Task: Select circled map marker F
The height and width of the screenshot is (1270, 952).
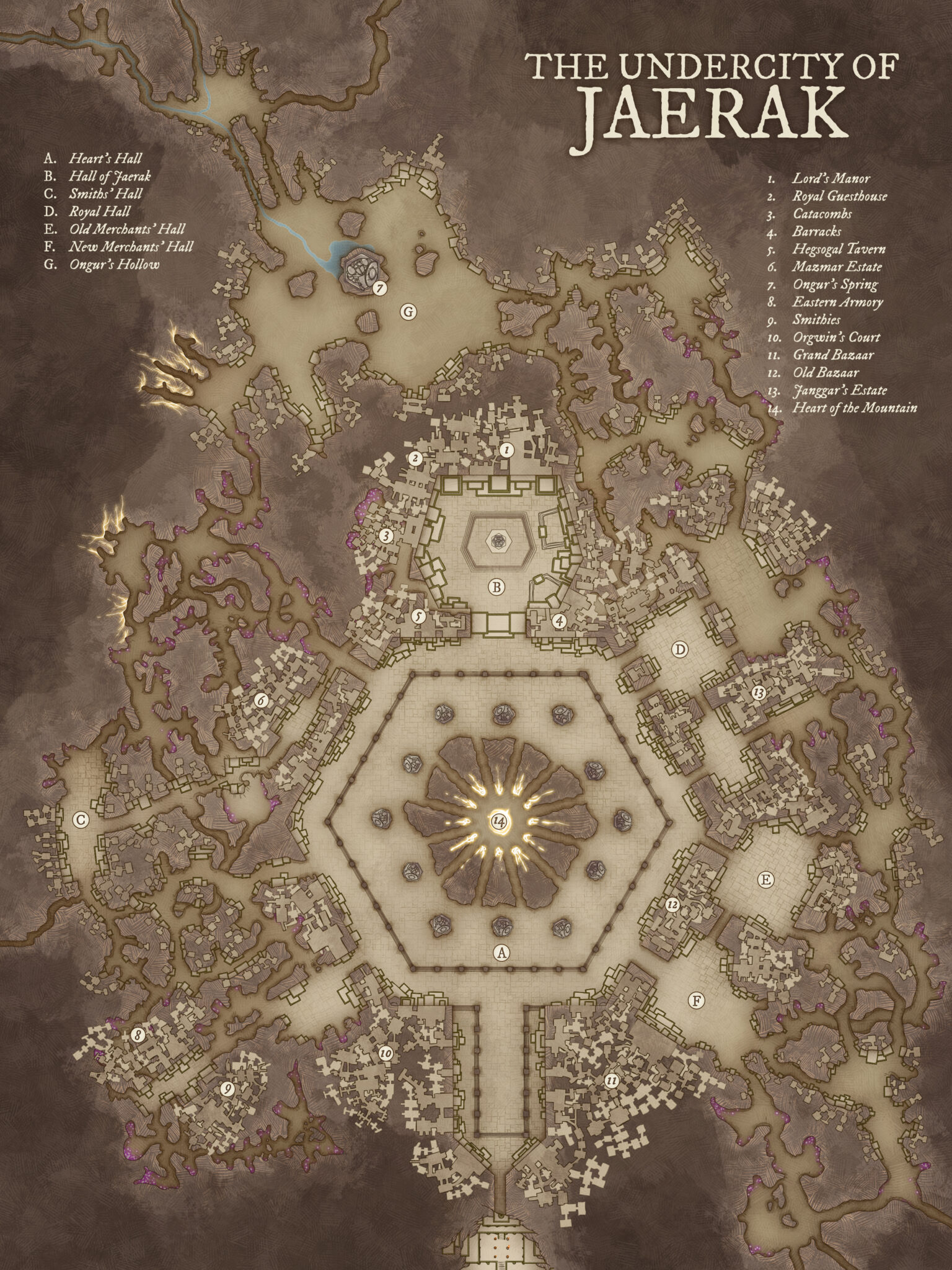Action: point(697,1000)
